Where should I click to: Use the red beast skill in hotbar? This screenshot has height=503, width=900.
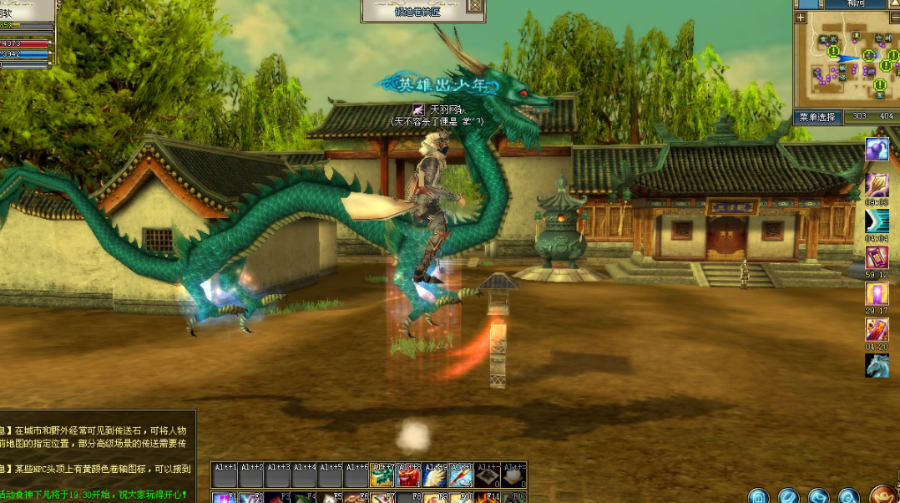(x=408, y=476)
